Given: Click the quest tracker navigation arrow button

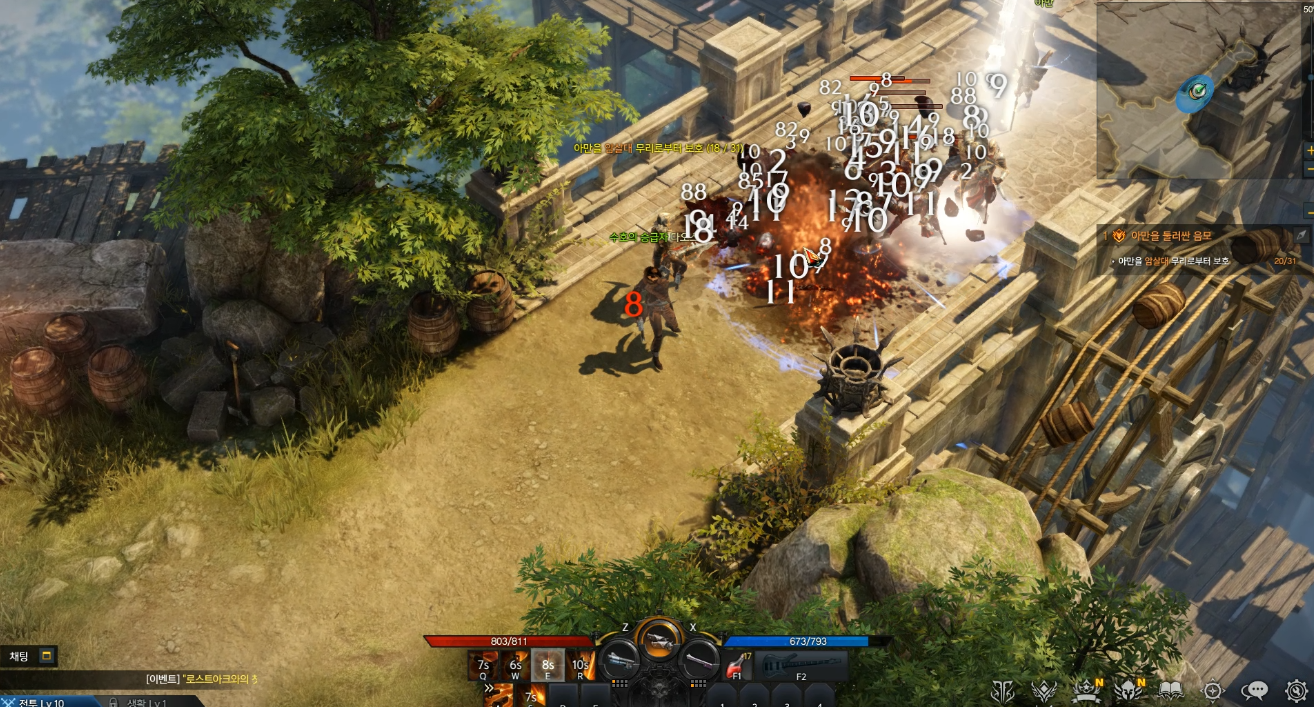Looking at the screenshot, I should 1301,234.
